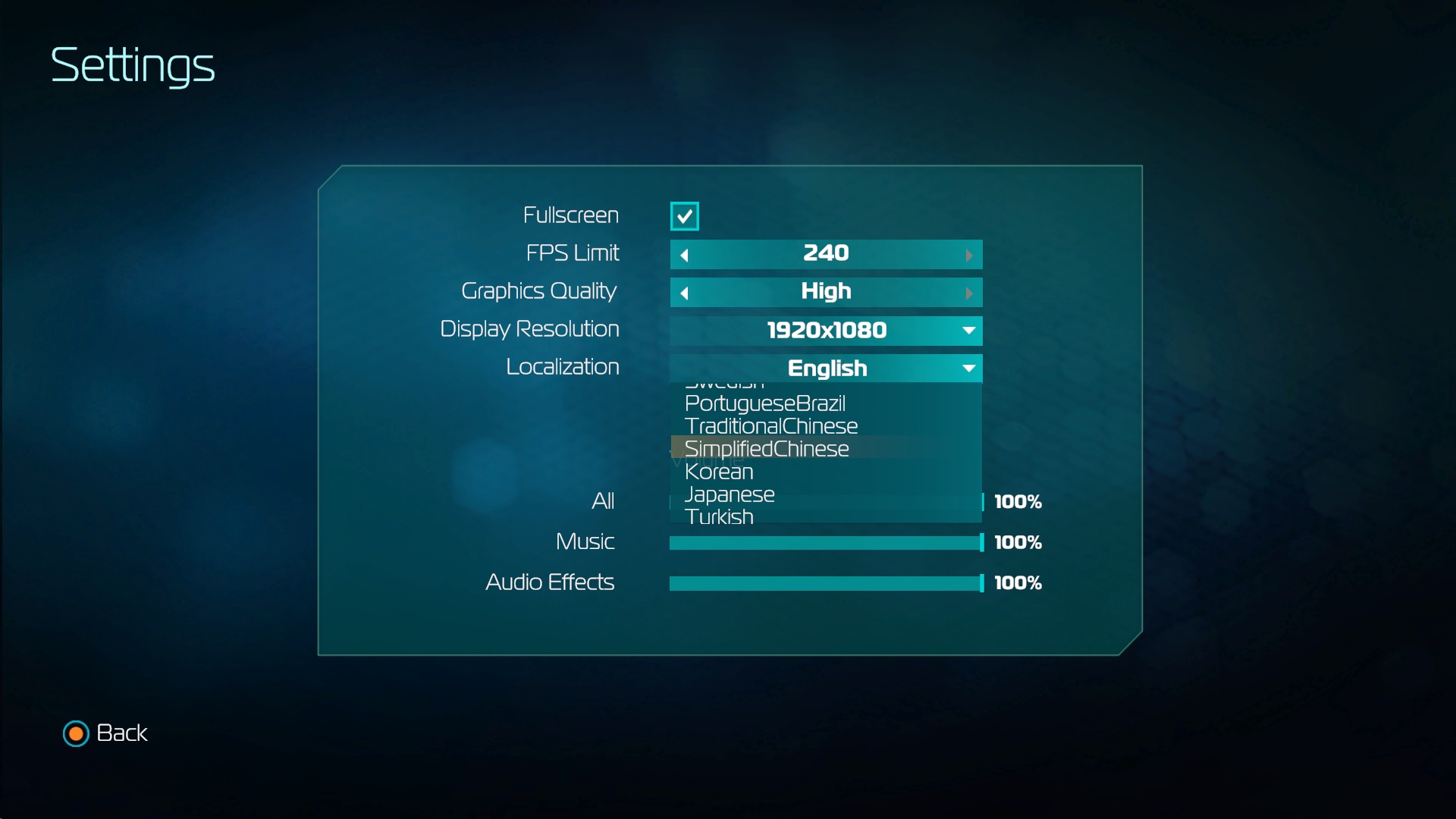Click the Music volume slider
The width and height of the screenshot is (1456, 819).
826,543
